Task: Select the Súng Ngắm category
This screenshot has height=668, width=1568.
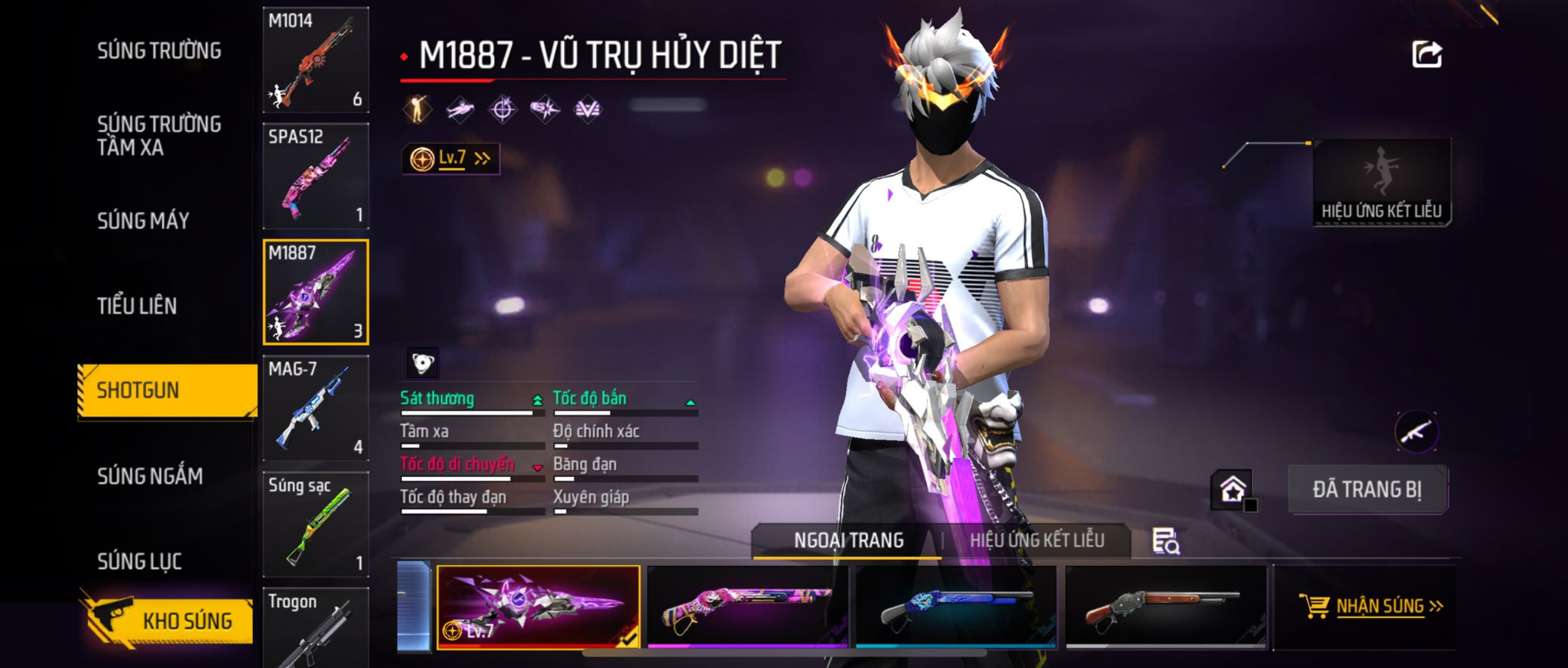Action: click(150, 476)
